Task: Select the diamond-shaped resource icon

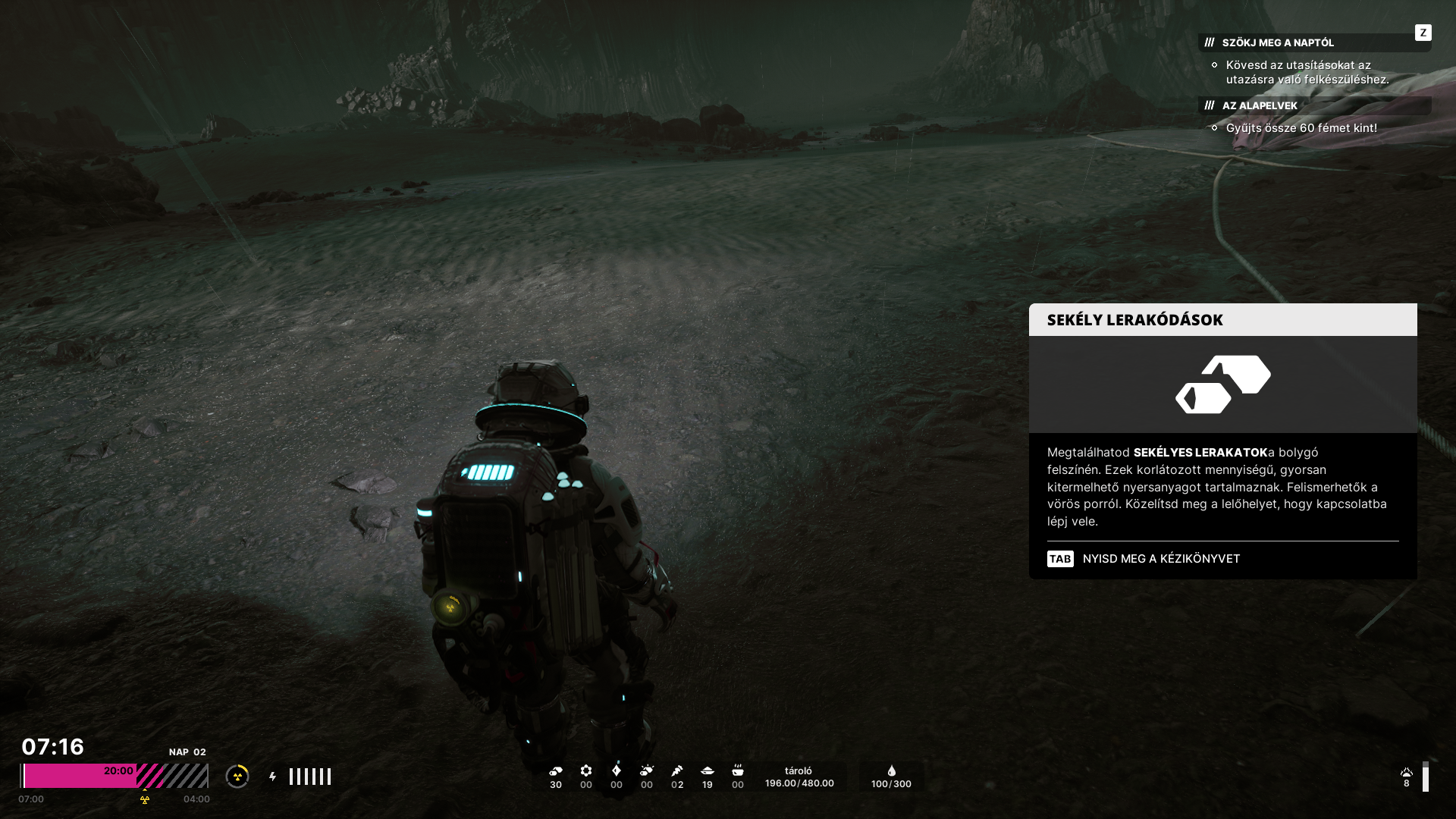Action: click(617, 771)
